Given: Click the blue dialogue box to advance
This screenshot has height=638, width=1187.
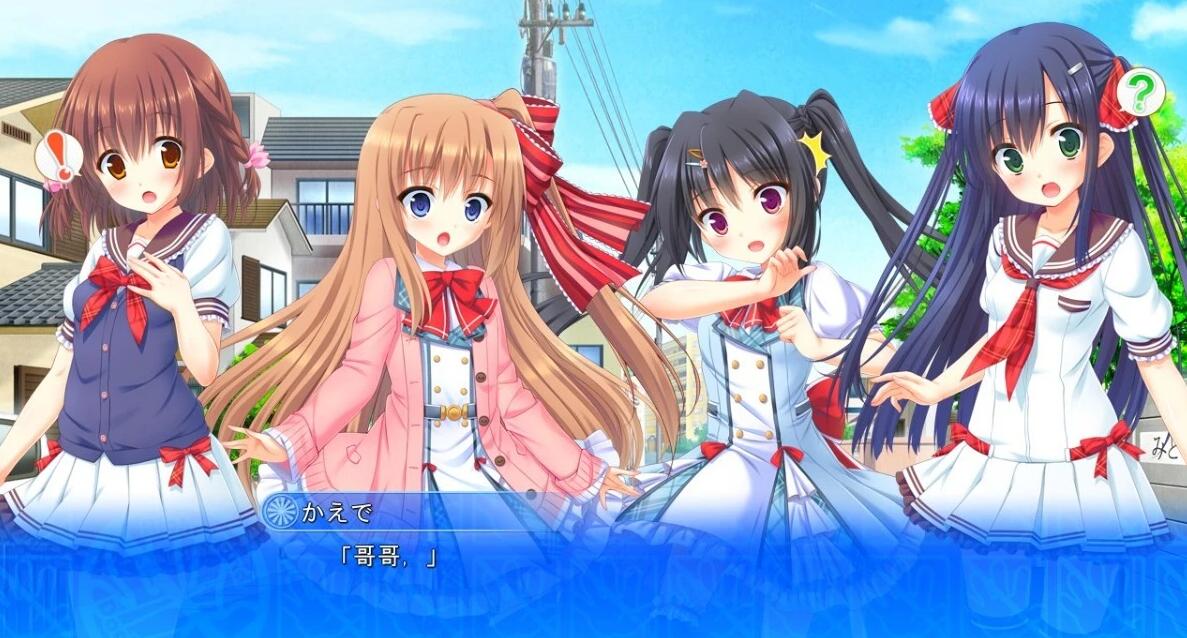Looking at the screenshot, I should [x=593, y=580].
